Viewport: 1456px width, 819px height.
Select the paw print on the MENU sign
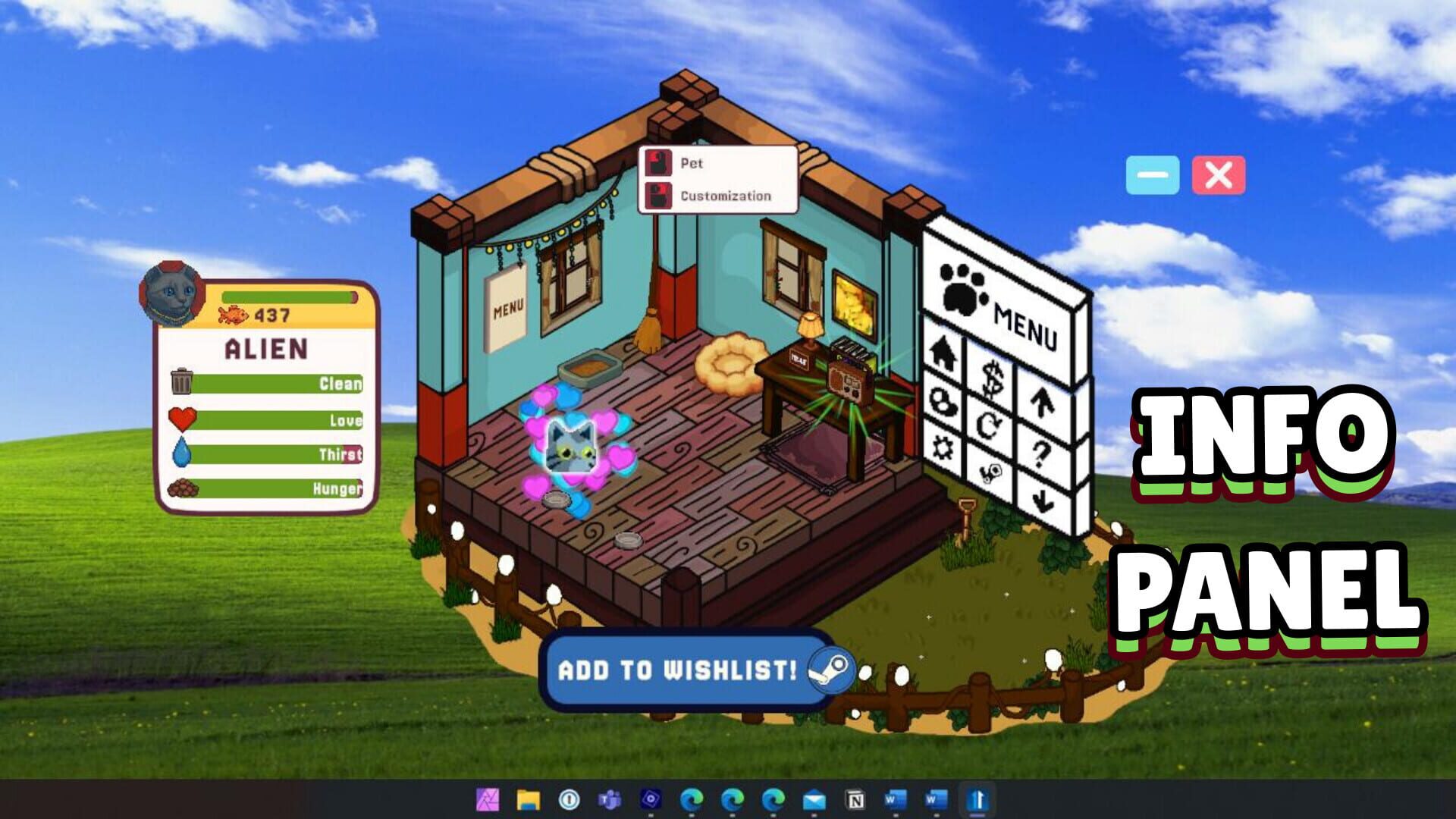[961, 289]
